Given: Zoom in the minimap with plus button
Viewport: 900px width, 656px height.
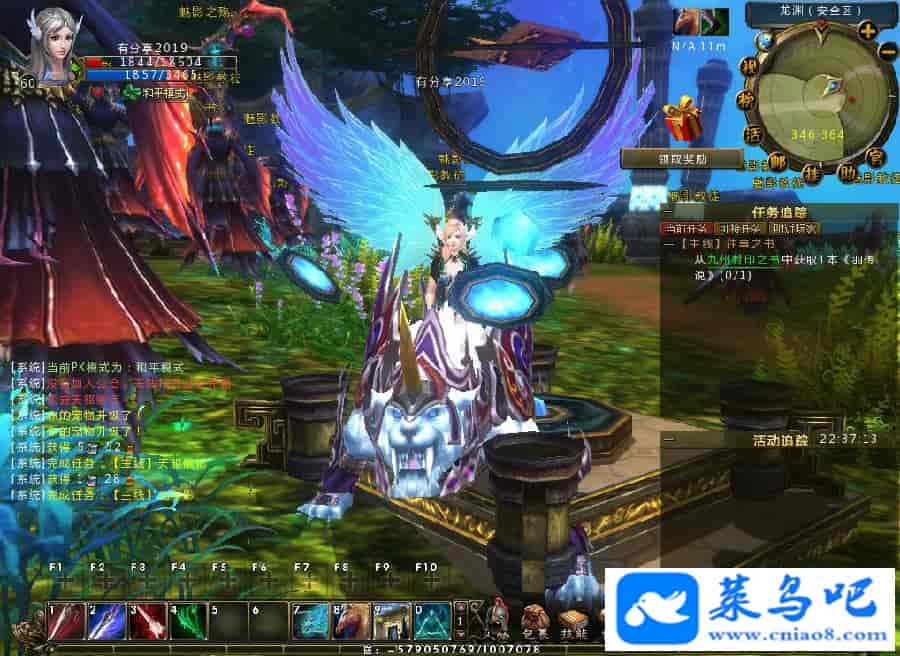Looking at the screenshot, I should pos(866,31).
